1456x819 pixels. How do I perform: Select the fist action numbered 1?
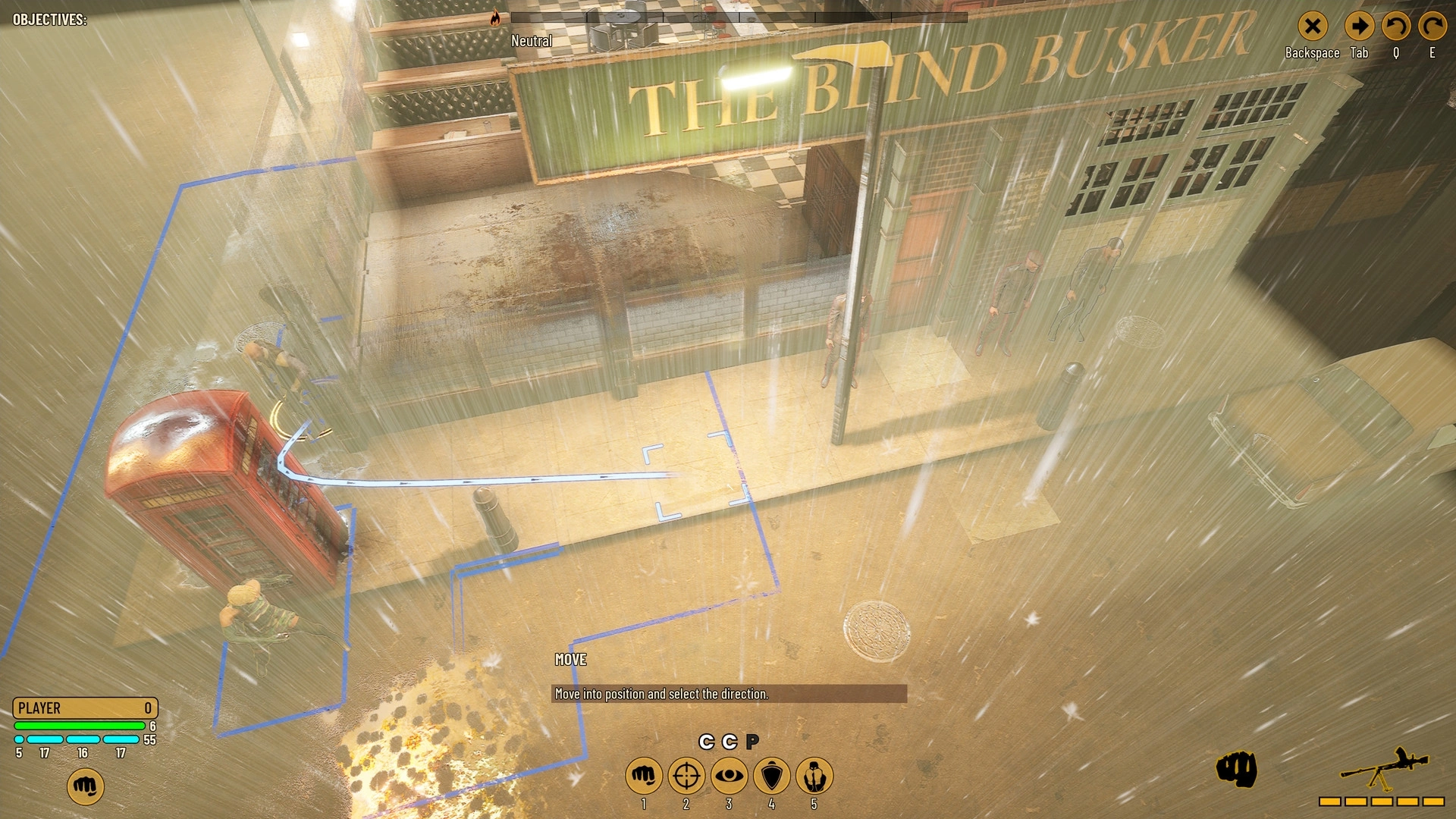pos(643,776)
